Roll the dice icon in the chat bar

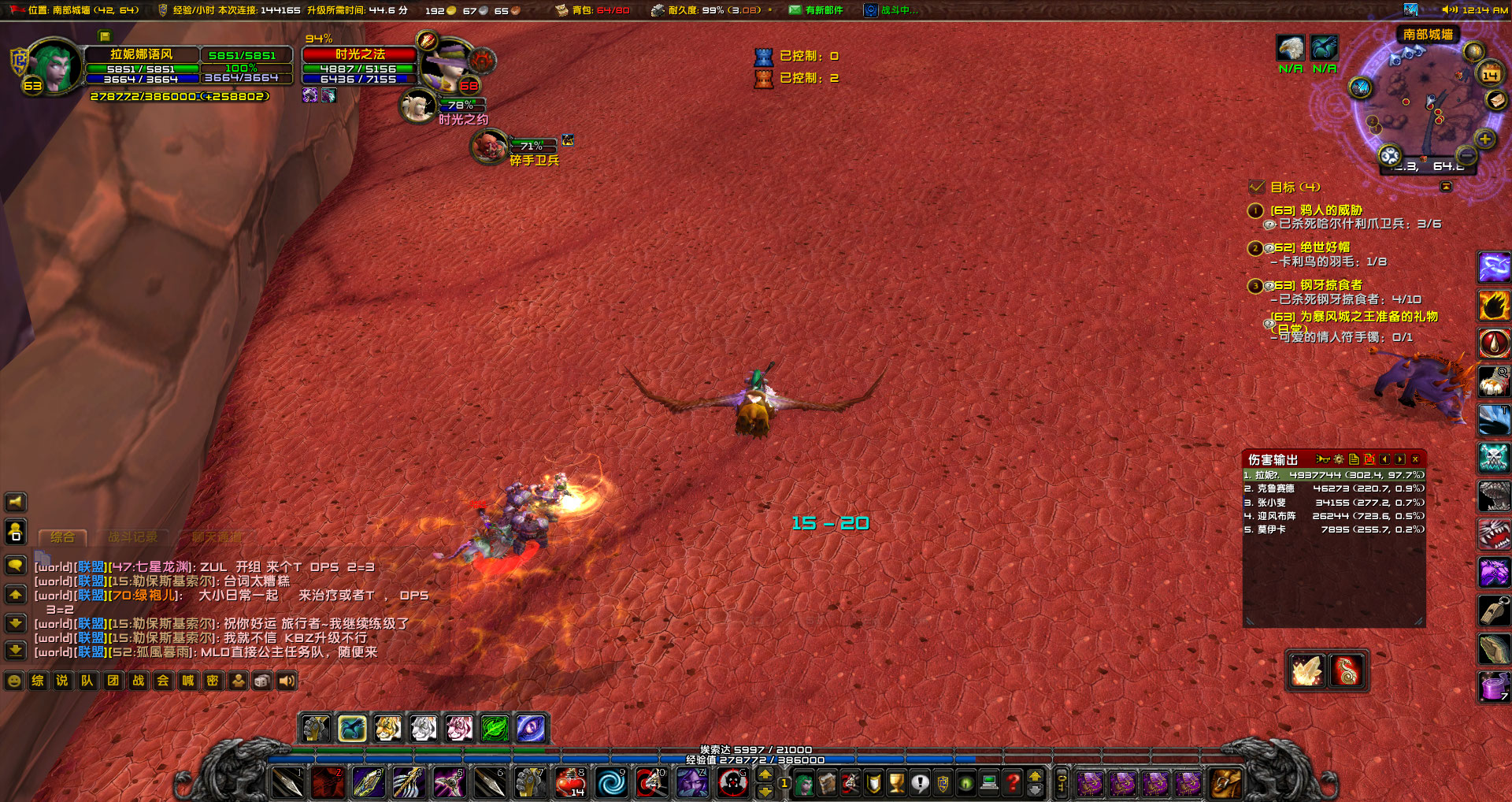click(x=260, y=681)
